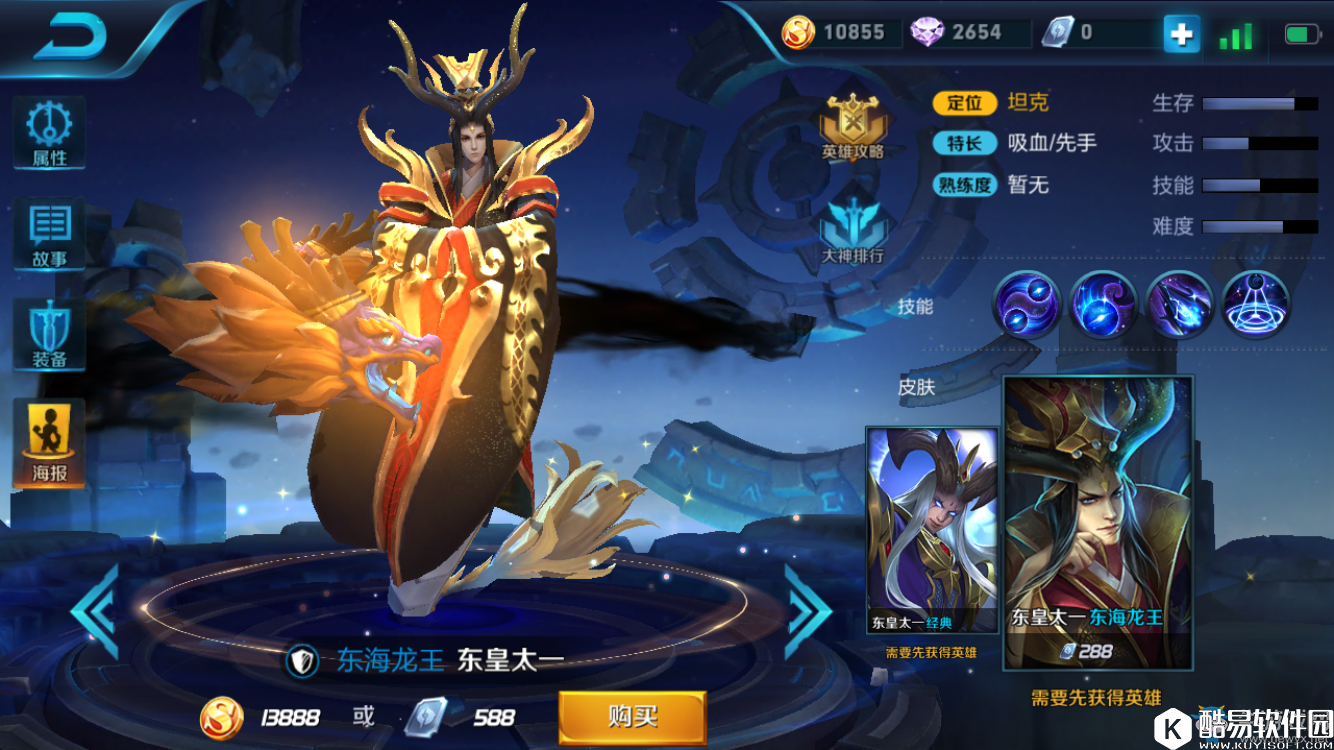
Task: View the 大神排行 ranking
Action: 852,232
